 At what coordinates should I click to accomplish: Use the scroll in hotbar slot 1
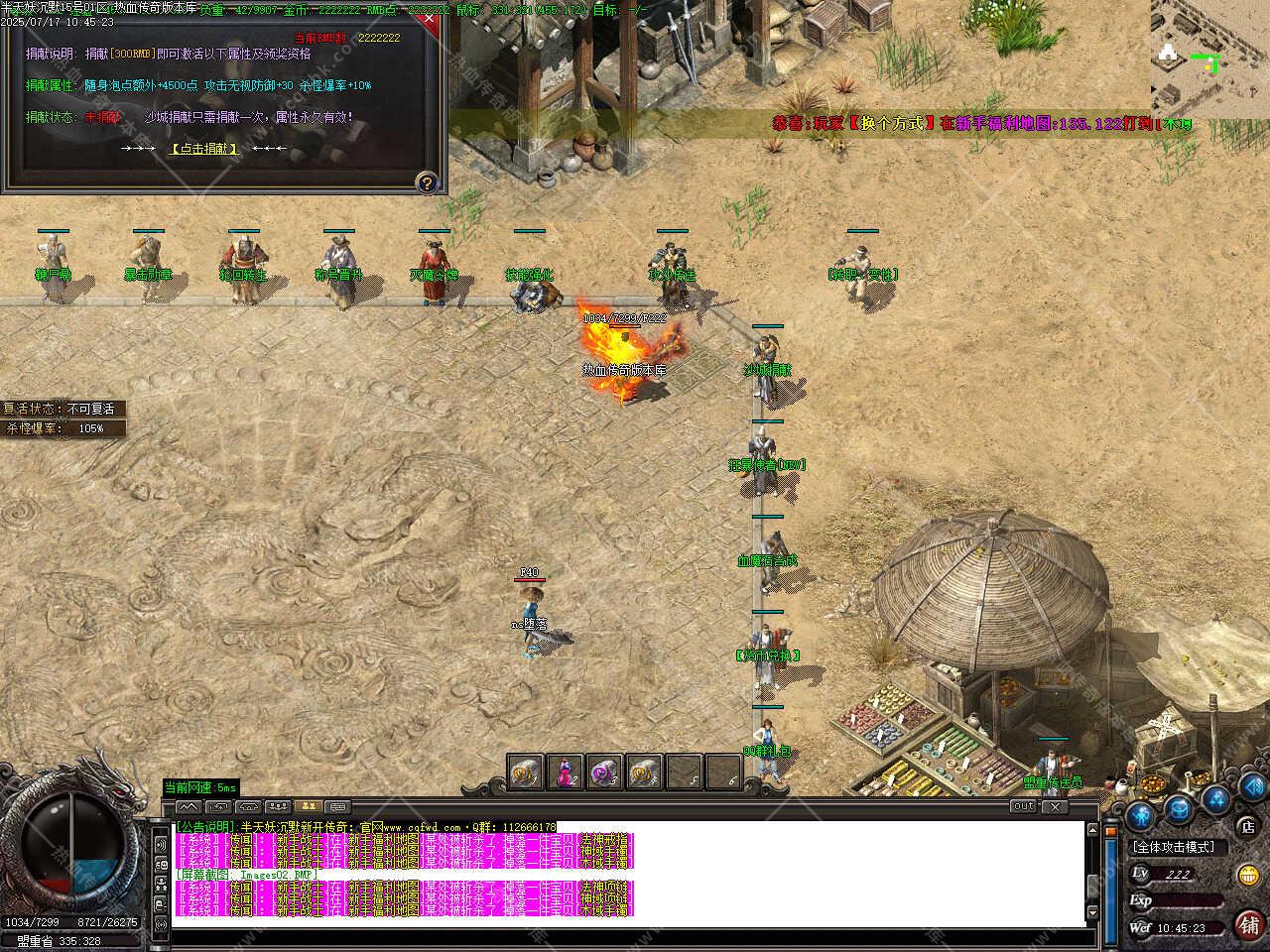[x=526, y=772]
